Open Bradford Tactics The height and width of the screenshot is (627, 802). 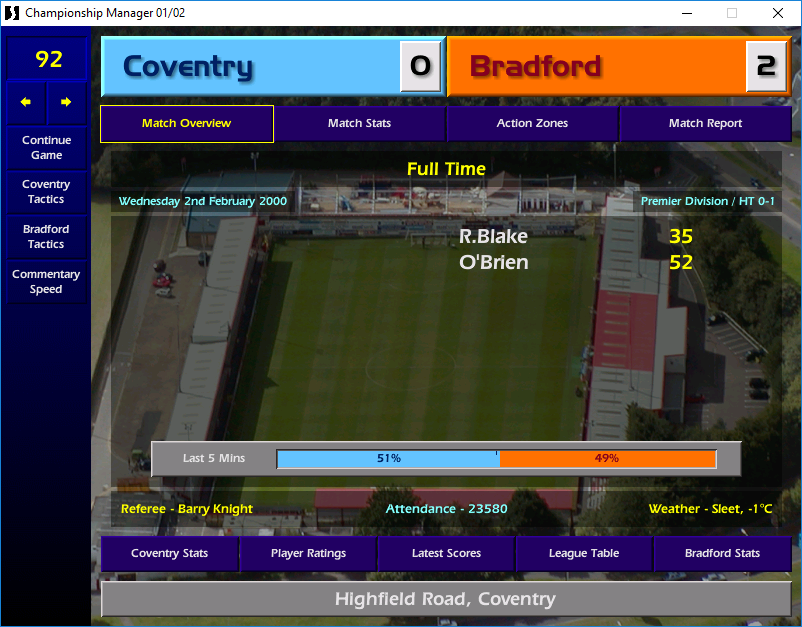click(x=46, y=237)
